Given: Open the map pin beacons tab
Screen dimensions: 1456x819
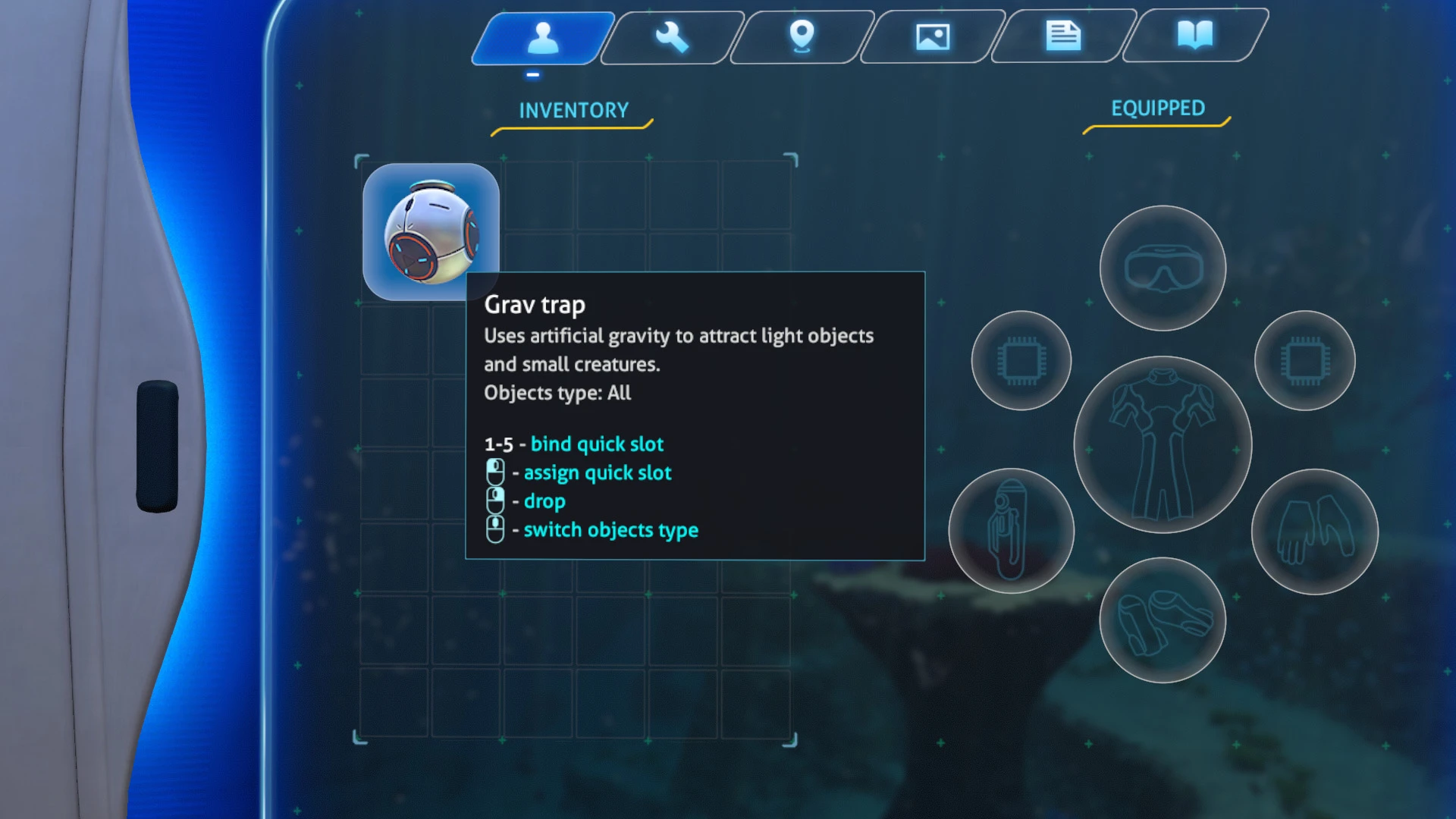Looking at the screenshot, I should click(802, 36).
